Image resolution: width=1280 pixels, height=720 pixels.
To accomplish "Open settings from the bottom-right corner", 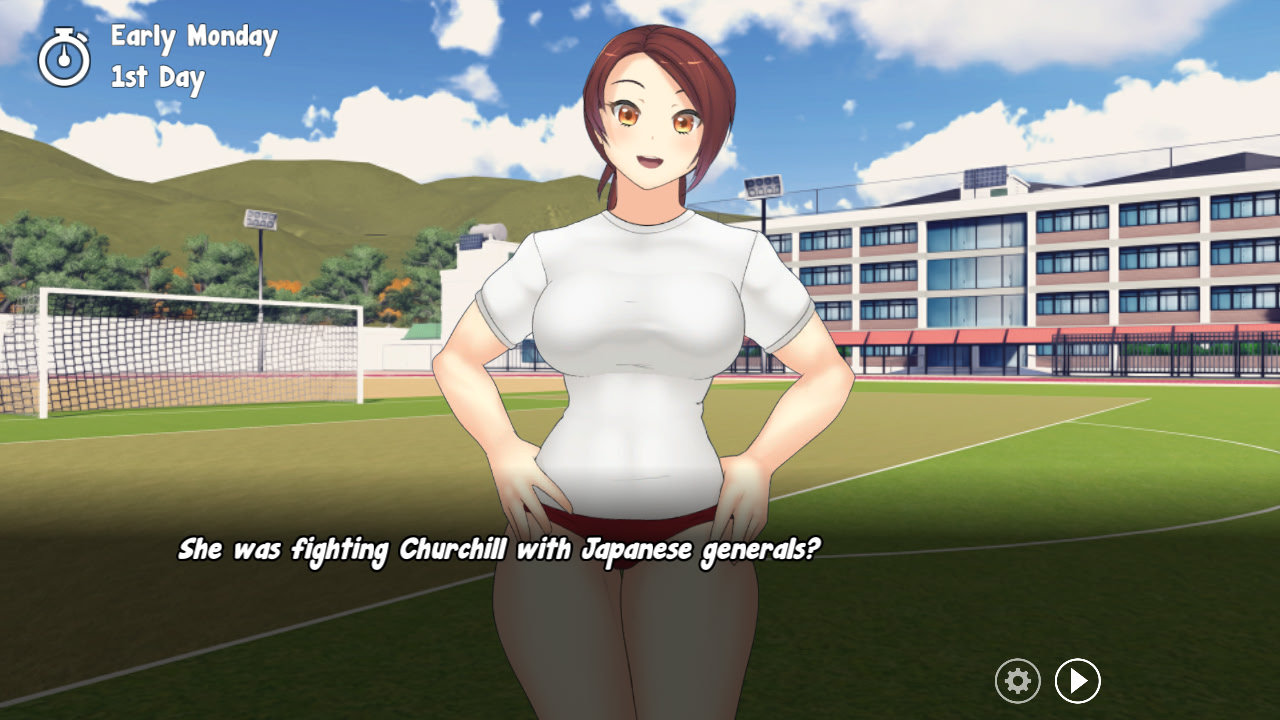I will click(1017, 681).
